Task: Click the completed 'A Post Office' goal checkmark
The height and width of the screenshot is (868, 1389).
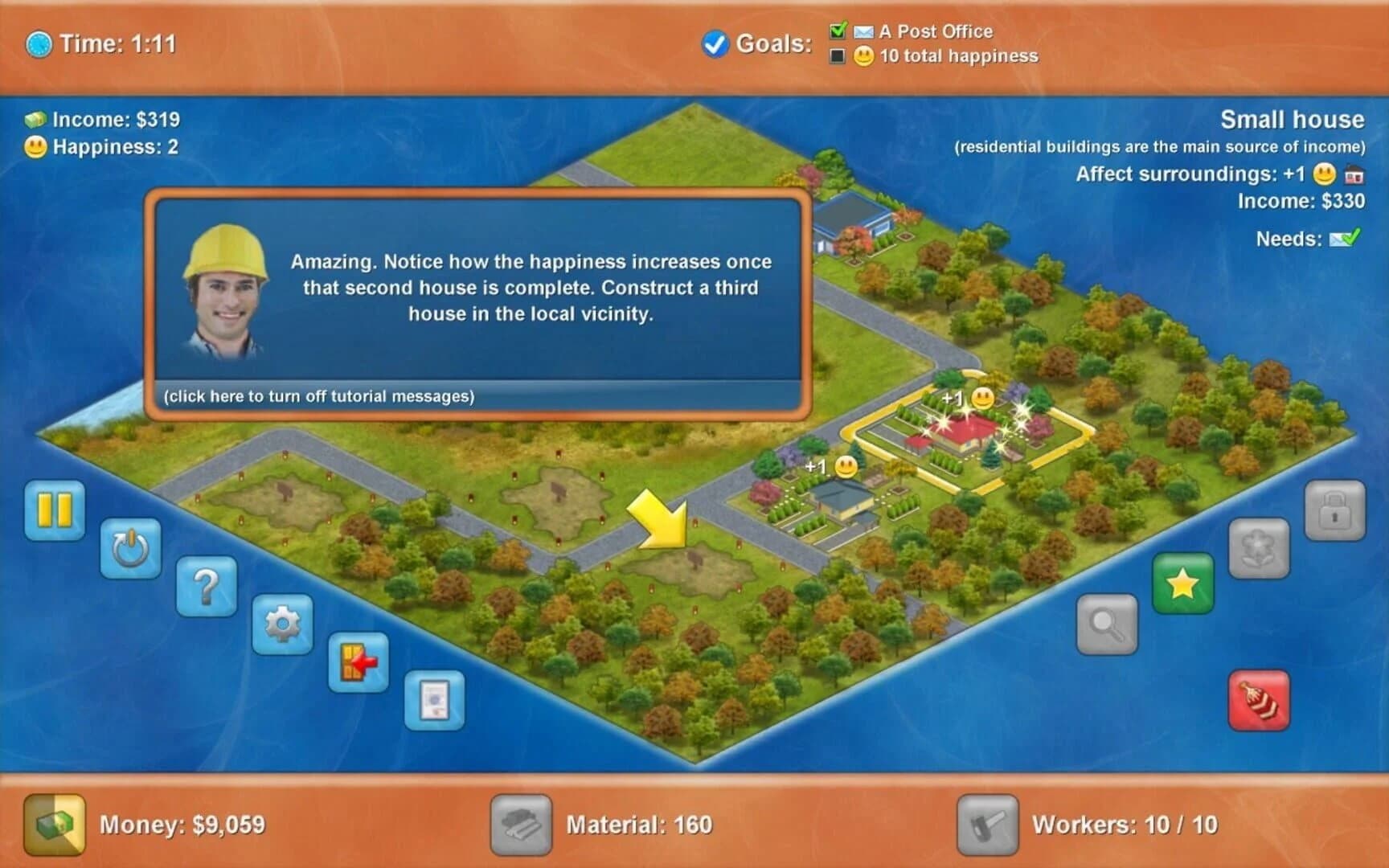Action: [x=839, y=31]
